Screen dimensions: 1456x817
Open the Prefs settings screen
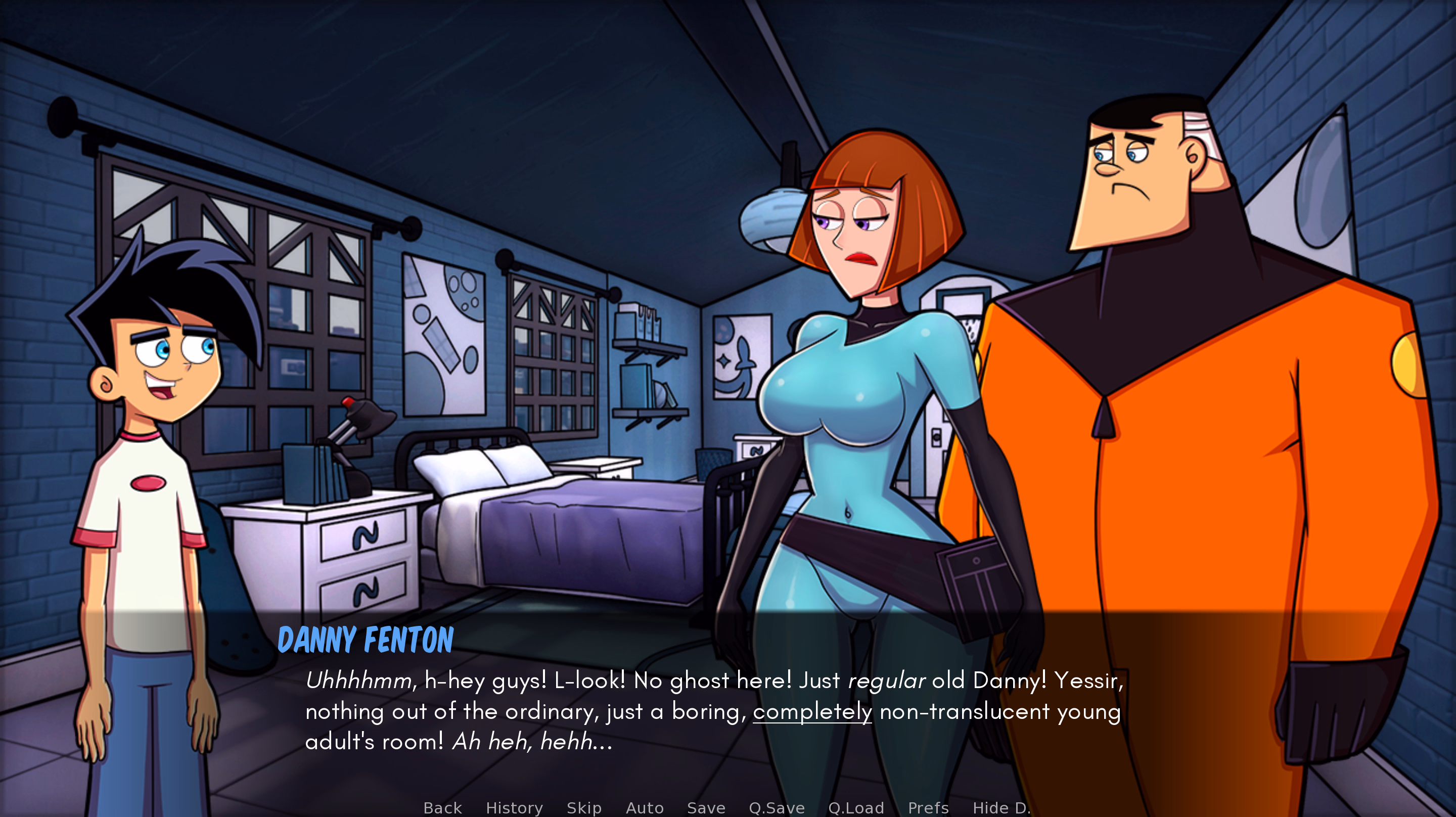[x=929, y=808]
